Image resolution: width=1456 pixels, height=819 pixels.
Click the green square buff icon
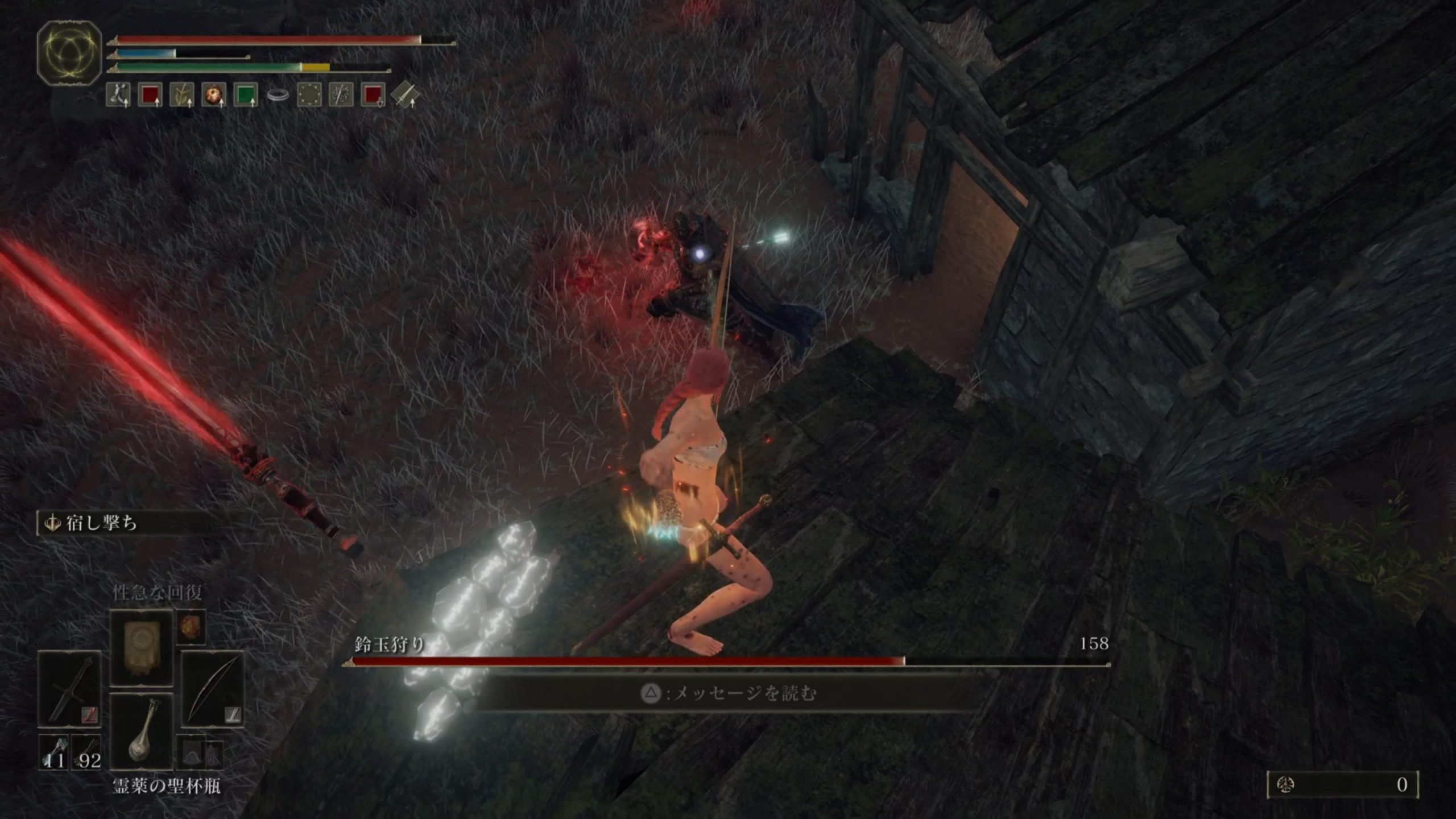tap(246, 94)
